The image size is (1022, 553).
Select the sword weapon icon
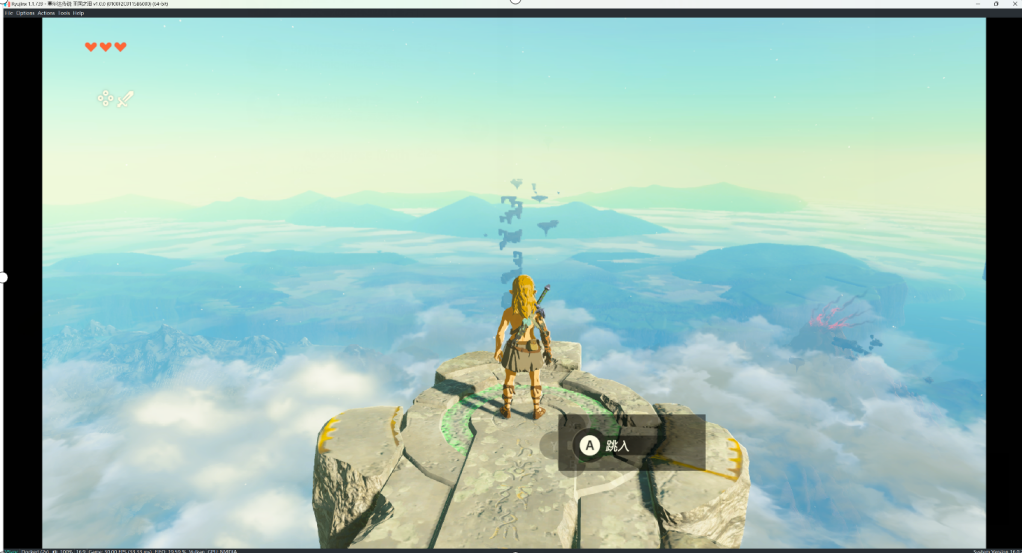coord(126,98)
